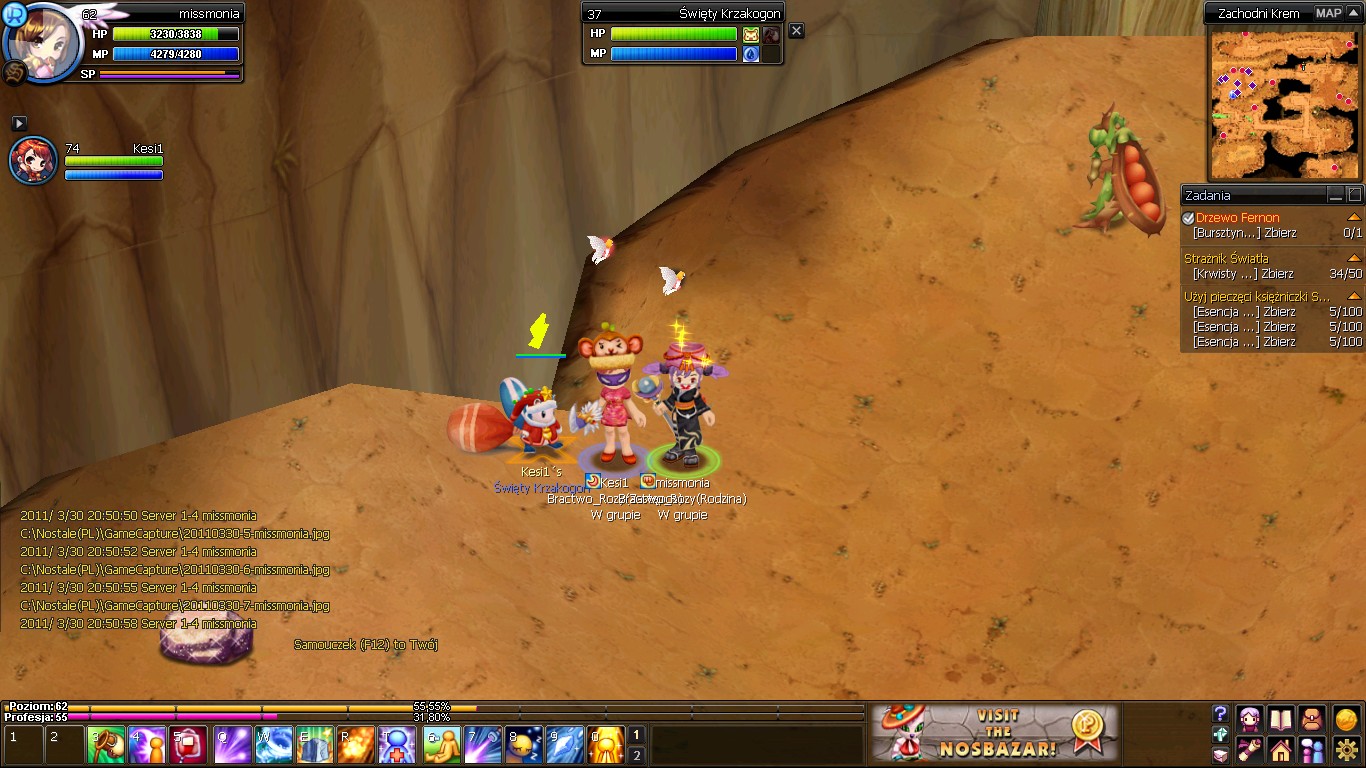Viewport: 1366px width, 768px height.
Task: Activate the healing cross skill
Action: pyautogui.click(x=396, y=745)
